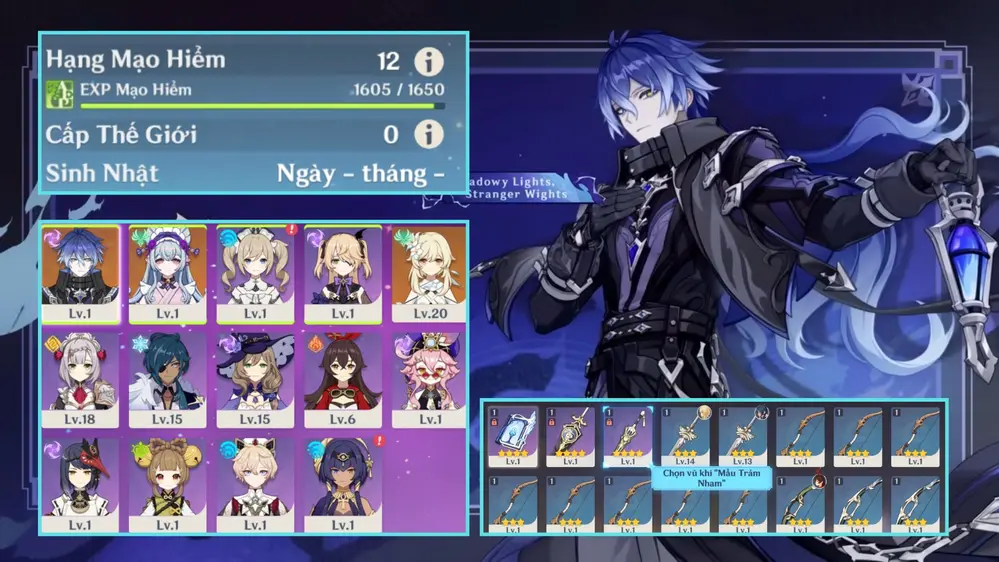Viewport: 999px width, 562px height.
Task: Select the bow equipped by Amber
Action: tap(802, 503)
